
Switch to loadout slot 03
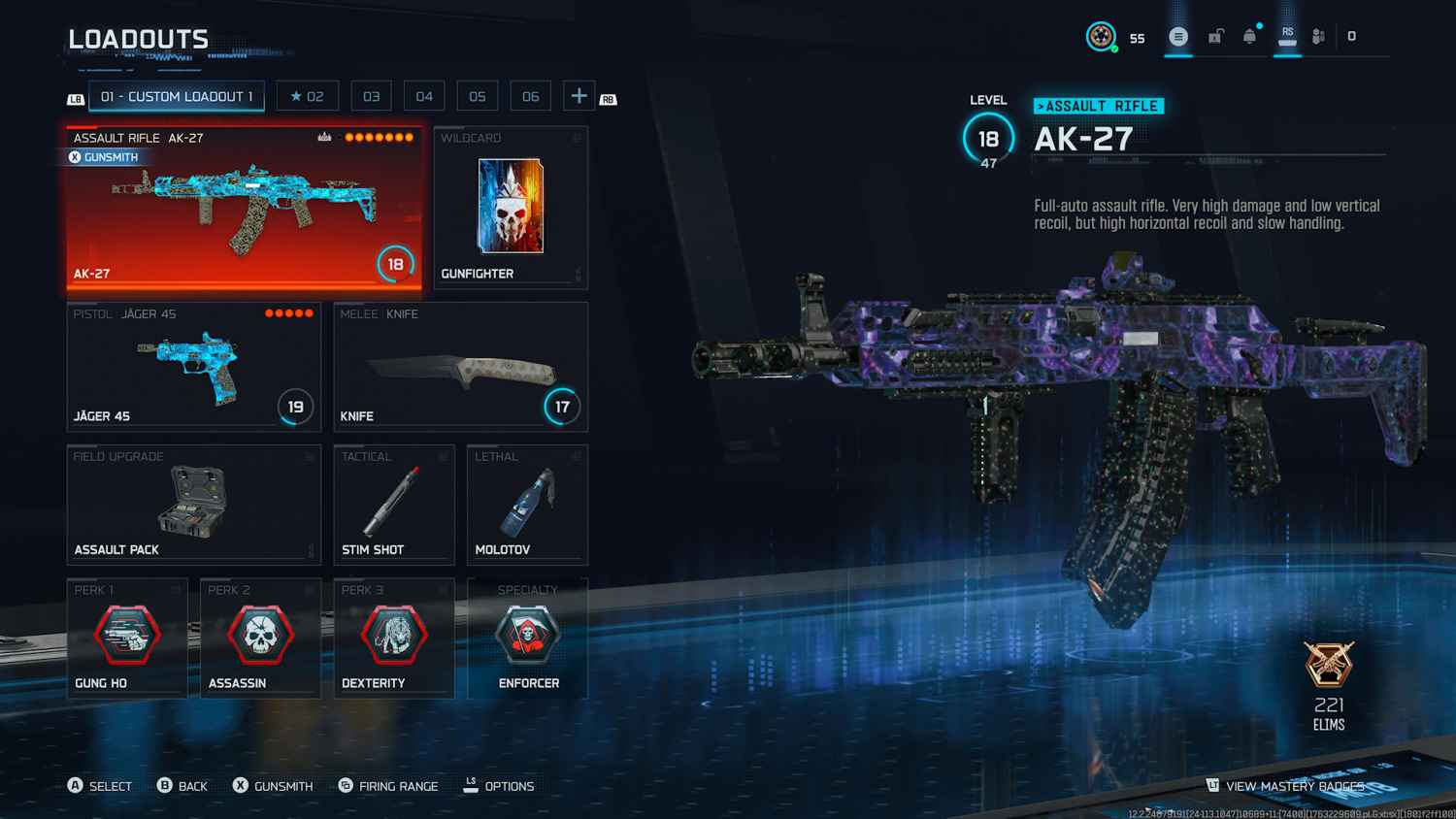371,95
